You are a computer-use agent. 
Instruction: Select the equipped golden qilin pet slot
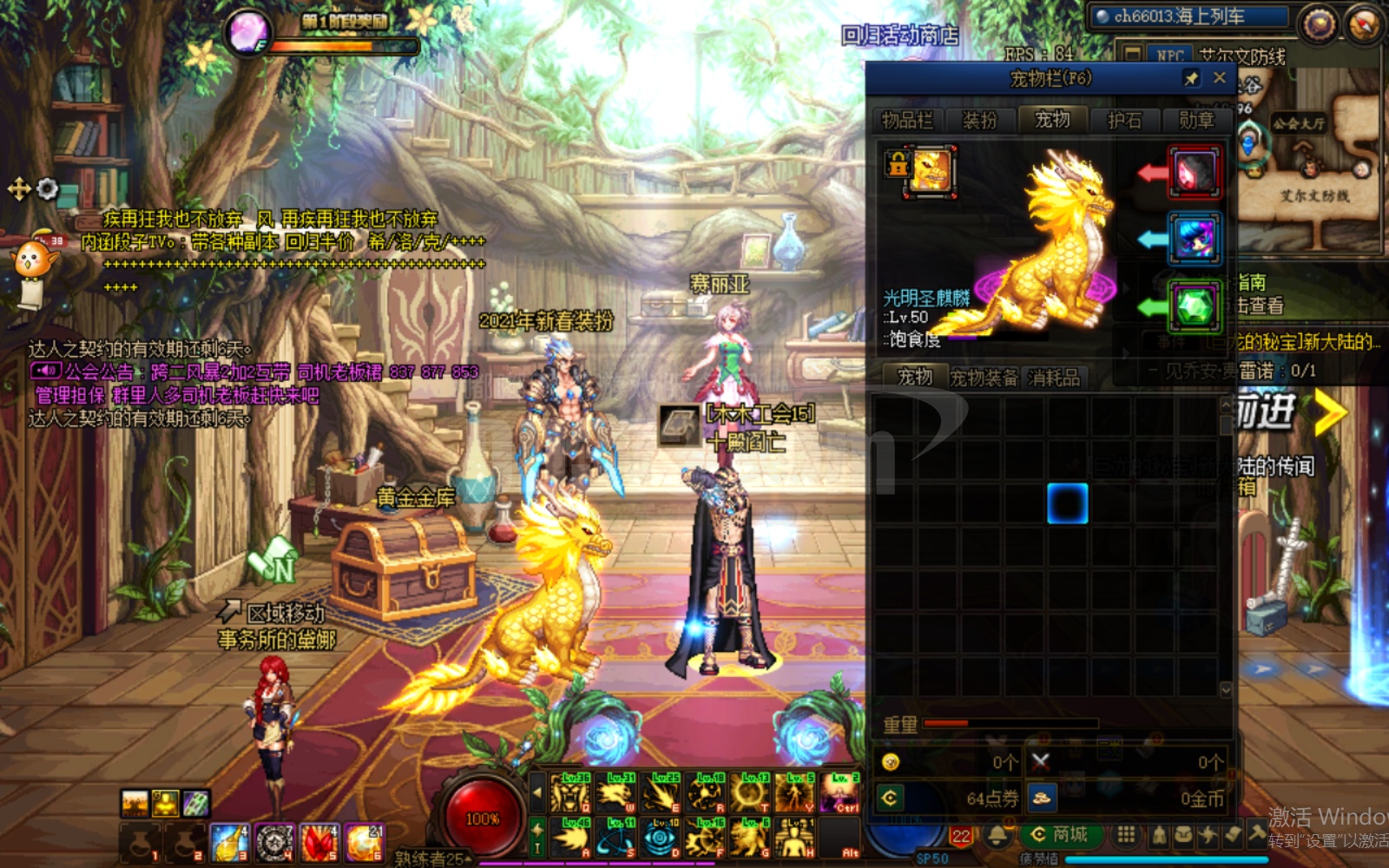click(931, 169)
